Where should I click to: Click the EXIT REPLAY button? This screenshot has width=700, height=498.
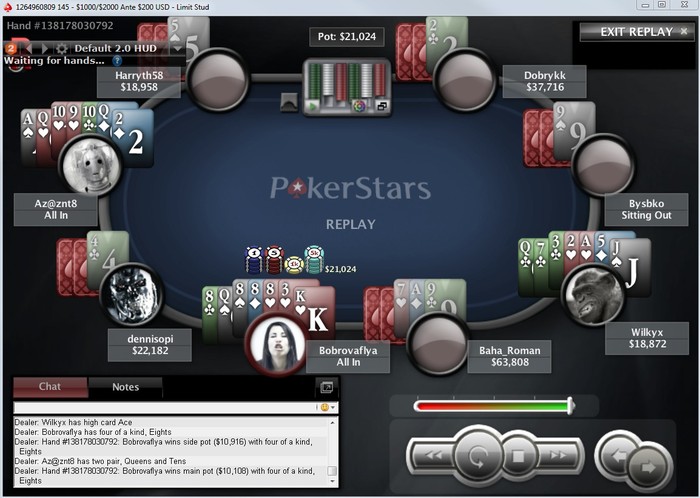click(x=635, y=32)
